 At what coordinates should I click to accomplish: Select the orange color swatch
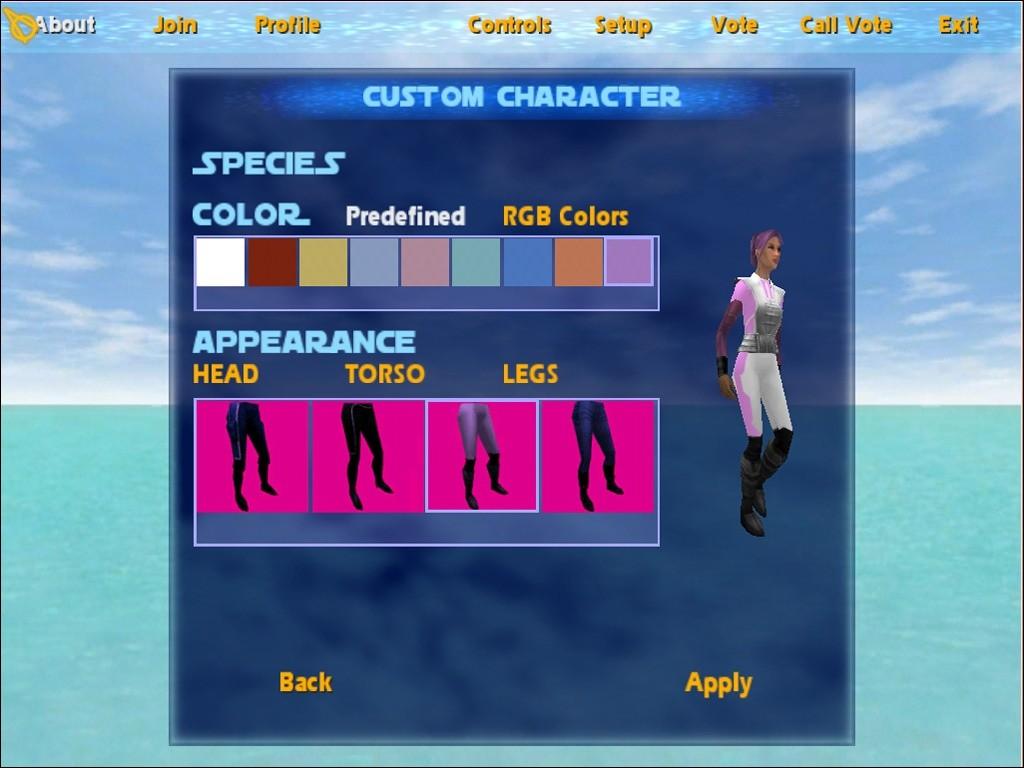pos(578,262)
